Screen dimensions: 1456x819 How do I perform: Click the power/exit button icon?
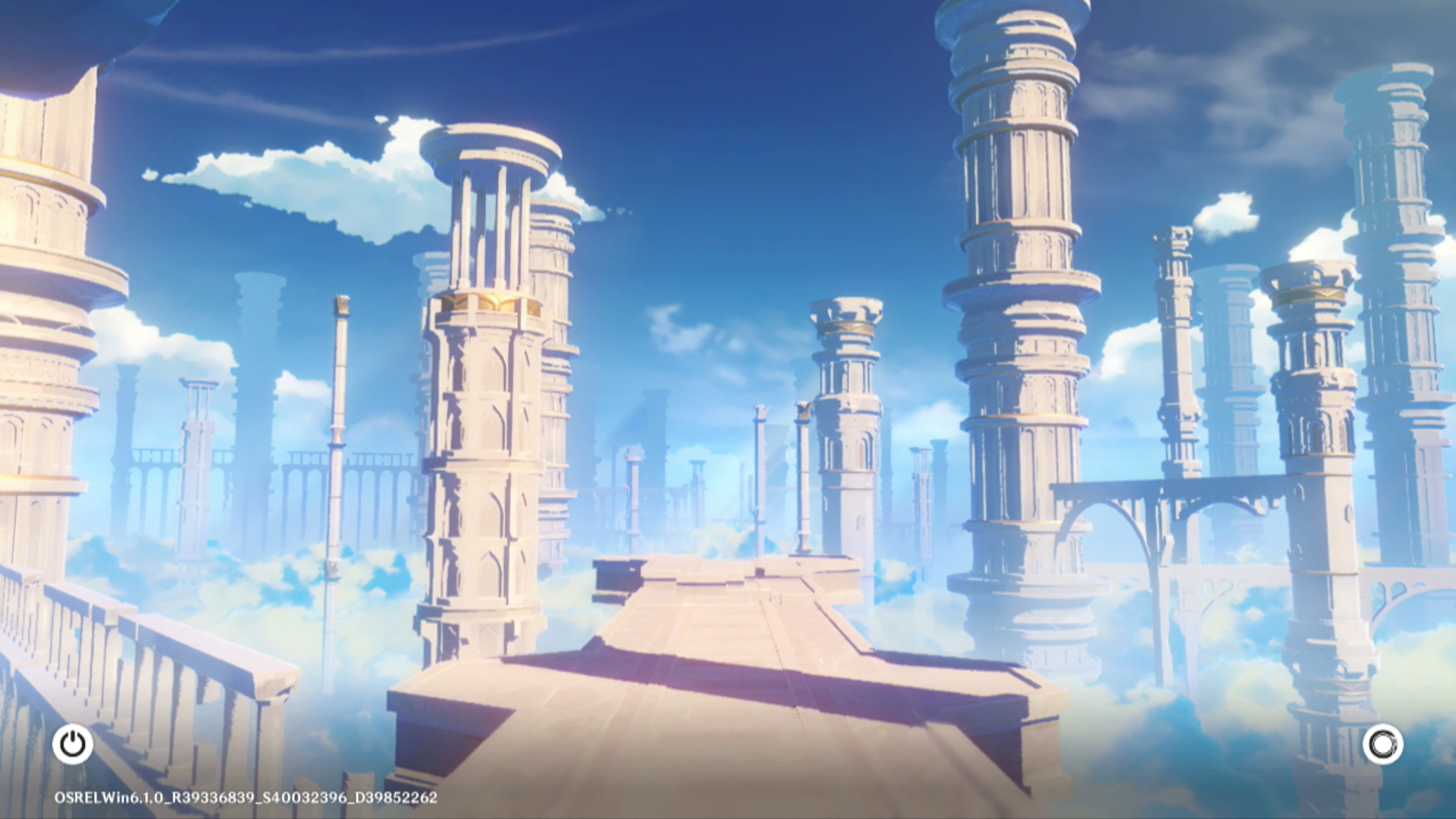pyautogui.click(x=73, y=744)
